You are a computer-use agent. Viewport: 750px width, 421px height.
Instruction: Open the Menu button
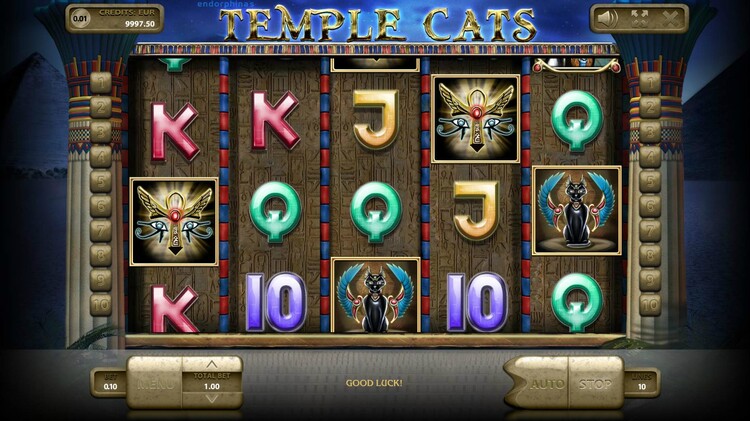[x=156, y=384]
